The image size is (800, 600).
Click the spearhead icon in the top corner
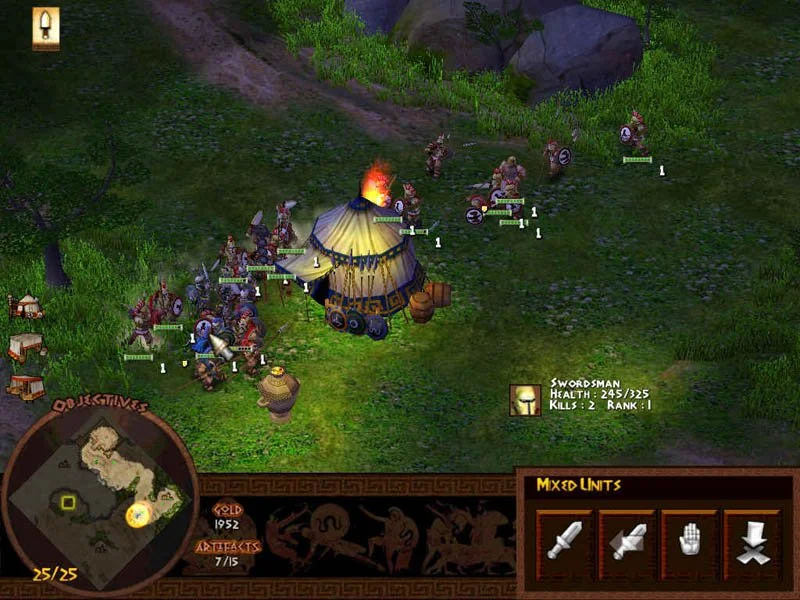click(46, 27)
